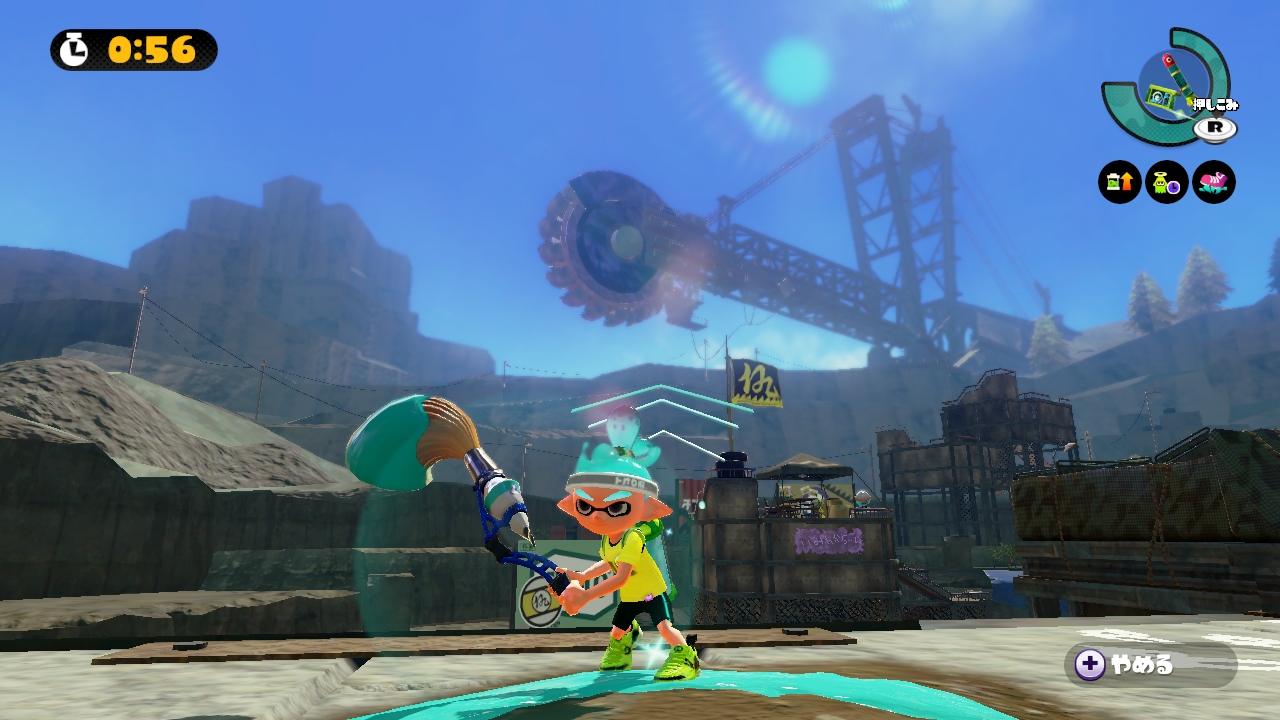Click the Ink Recovery Up ability icon
Screen dimensions: 1280x720
1120,182
